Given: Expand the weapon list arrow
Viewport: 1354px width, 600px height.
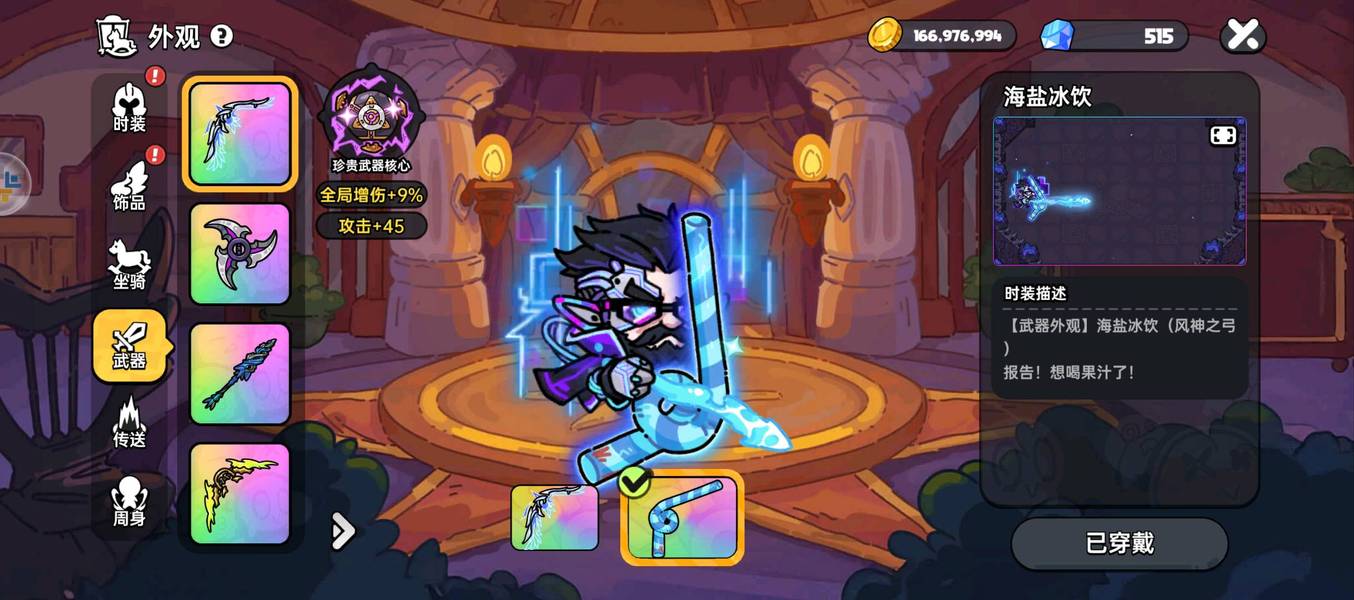Looking at the screenshot, I should coord(342,531).
